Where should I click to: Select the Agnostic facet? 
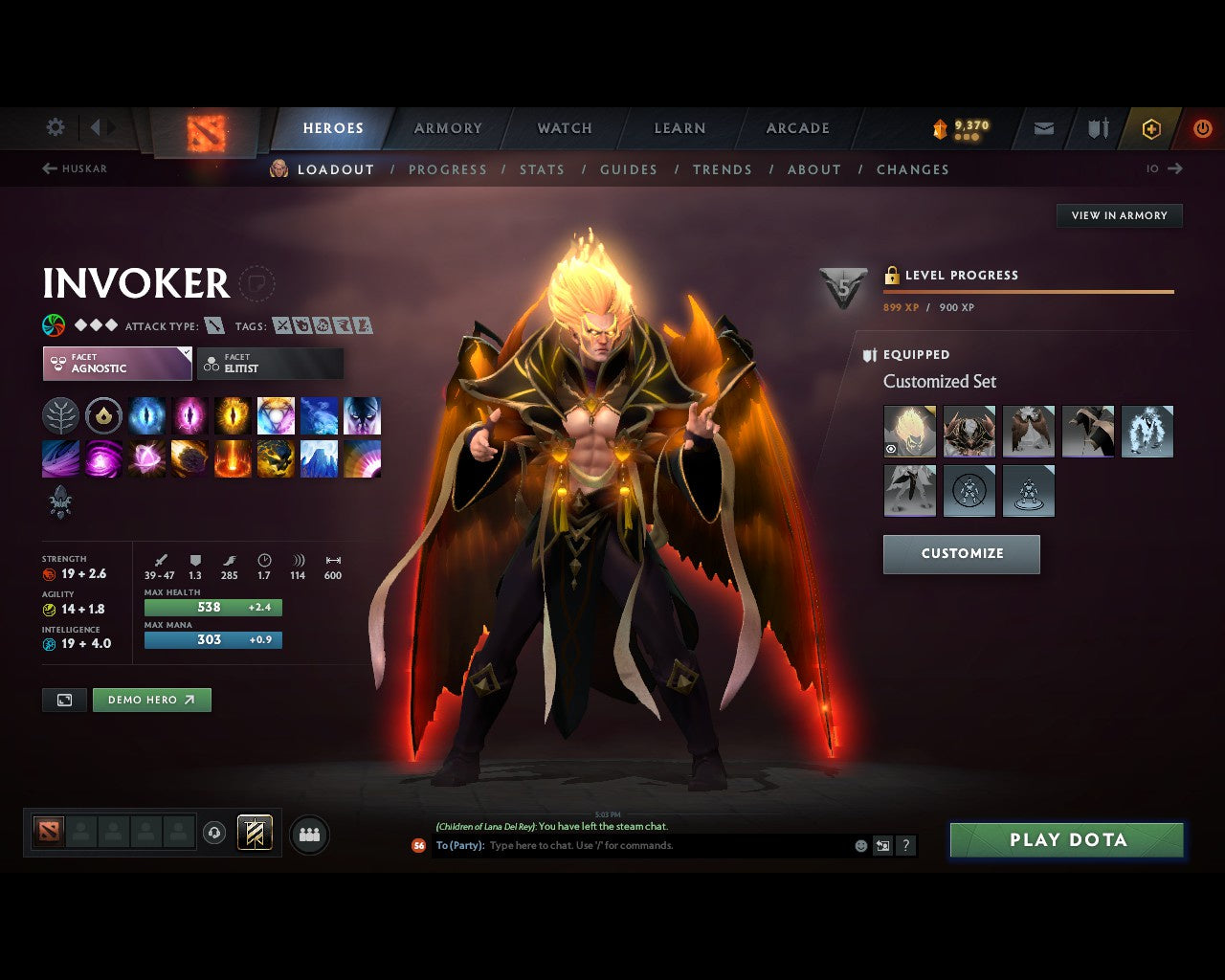point(115,364)
